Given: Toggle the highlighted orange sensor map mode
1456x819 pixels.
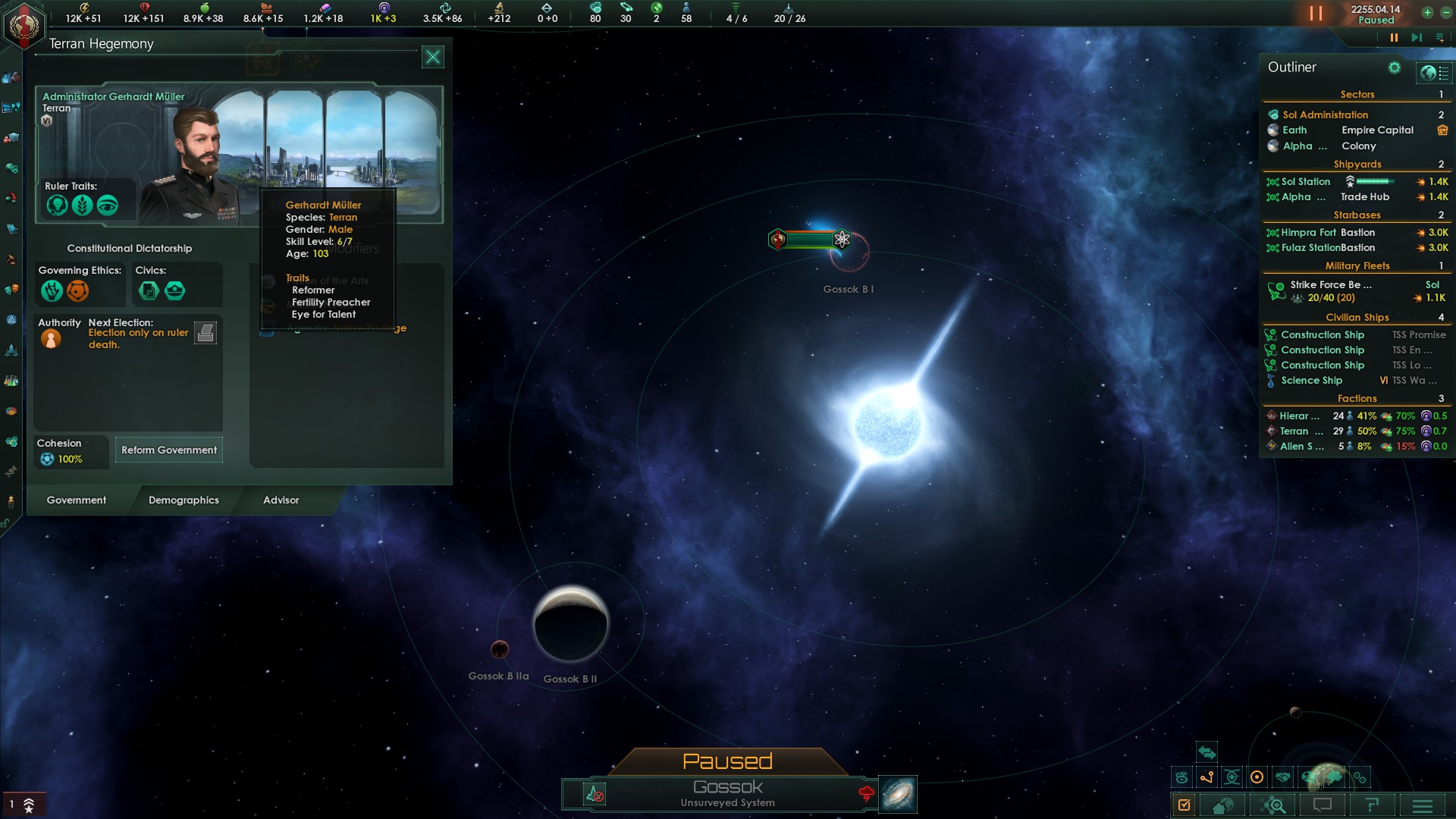Looking at the screenshot, I should [1257, 777].
